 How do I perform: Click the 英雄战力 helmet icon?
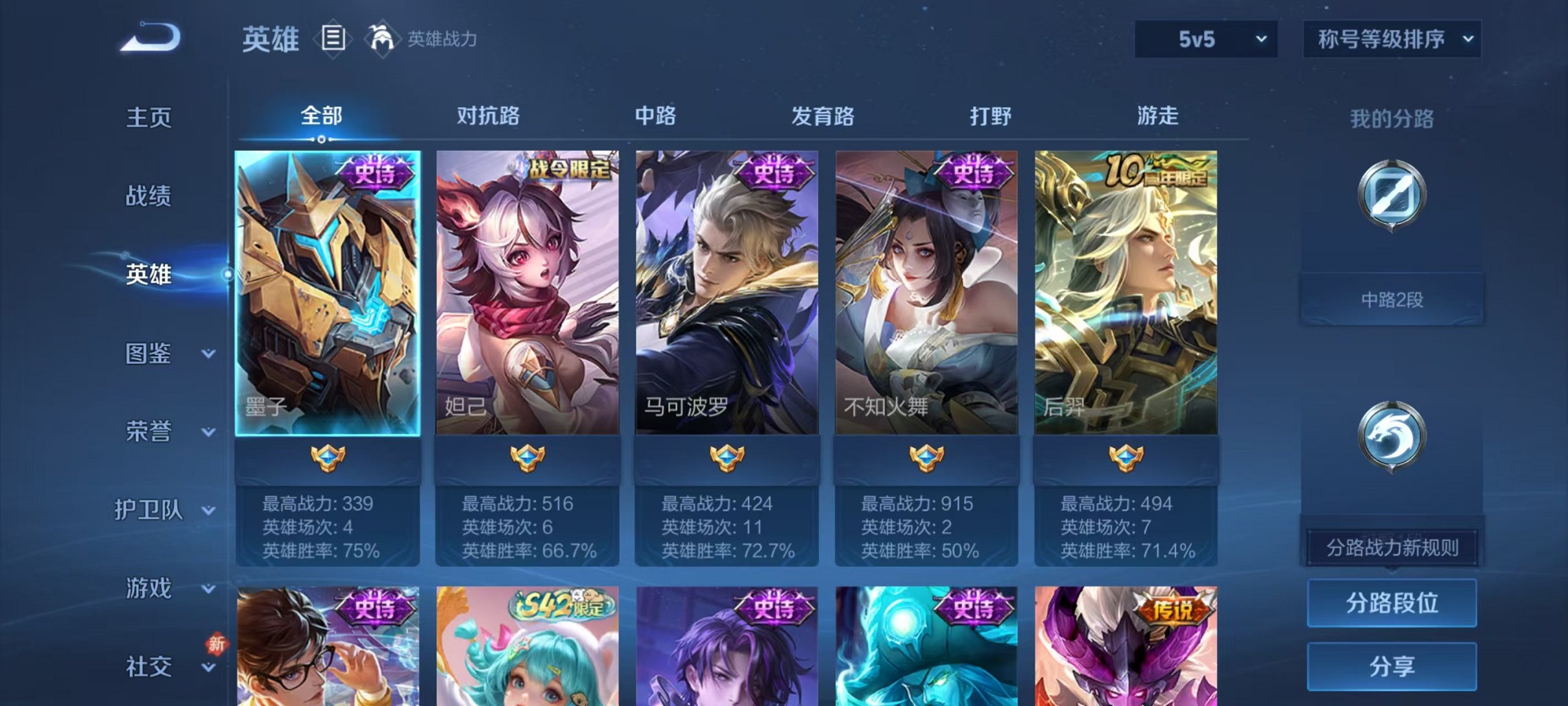[383, 39]
